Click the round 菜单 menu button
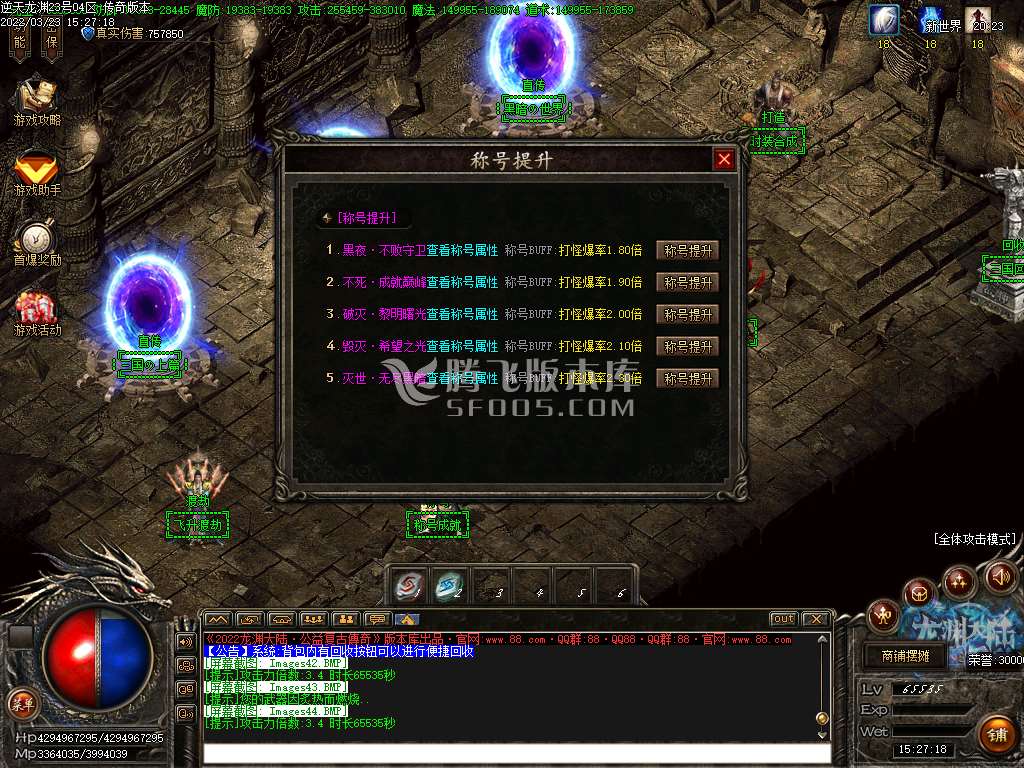 22,703
